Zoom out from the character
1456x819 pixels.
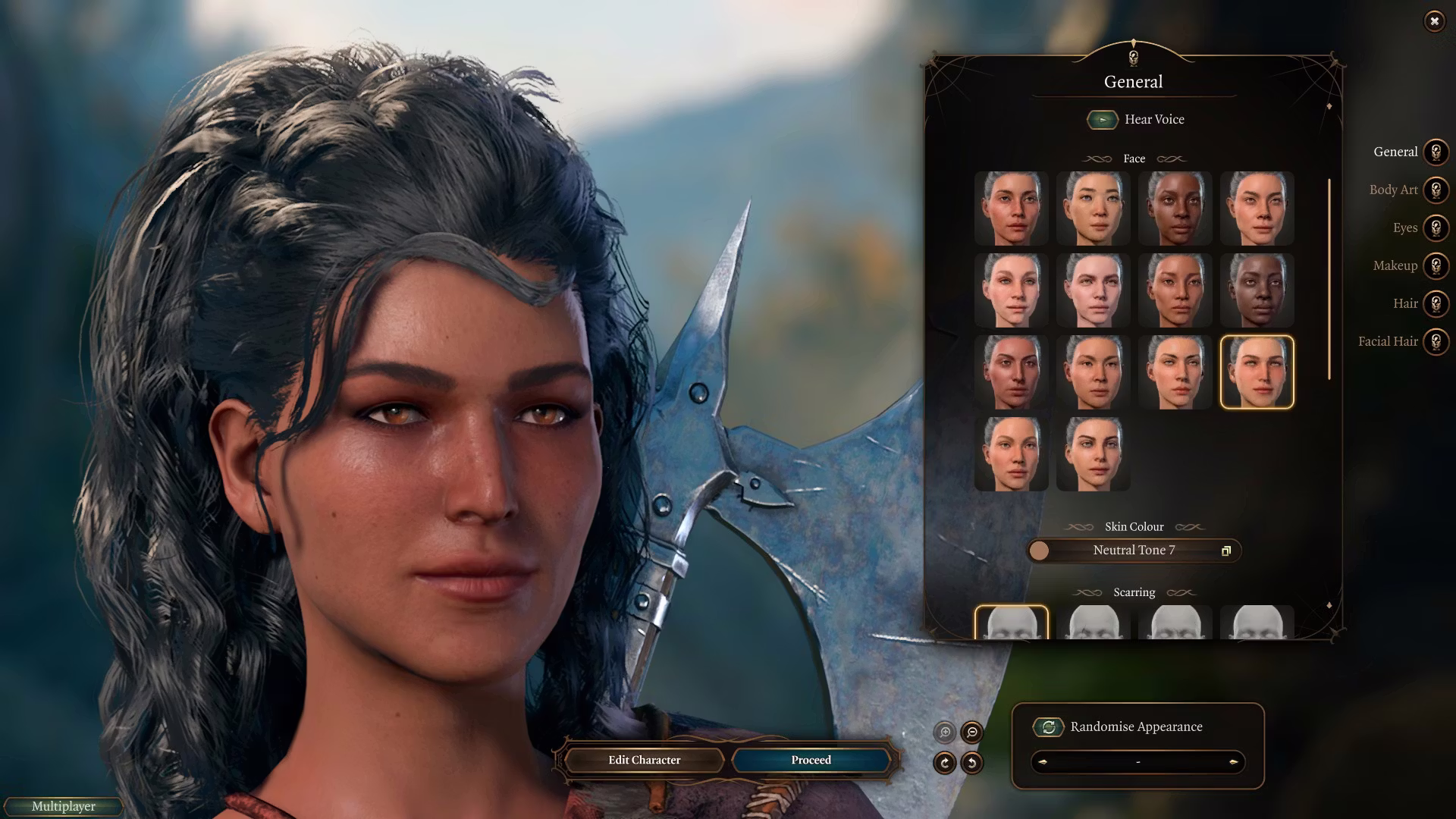971,732
